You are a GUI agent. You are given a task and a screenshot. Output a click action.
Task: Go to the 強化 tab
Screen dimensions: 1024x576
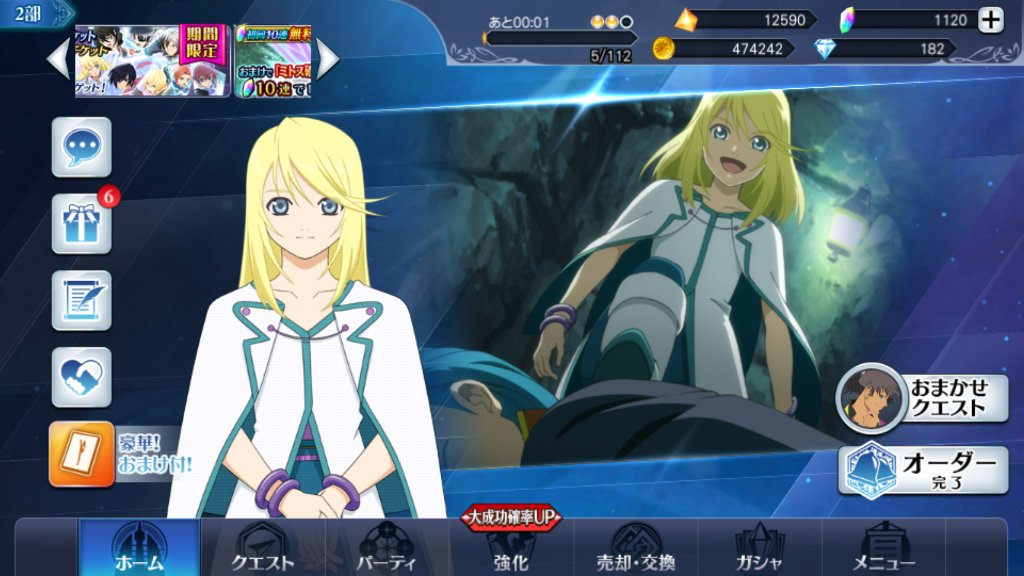click(x=510, y=548)
